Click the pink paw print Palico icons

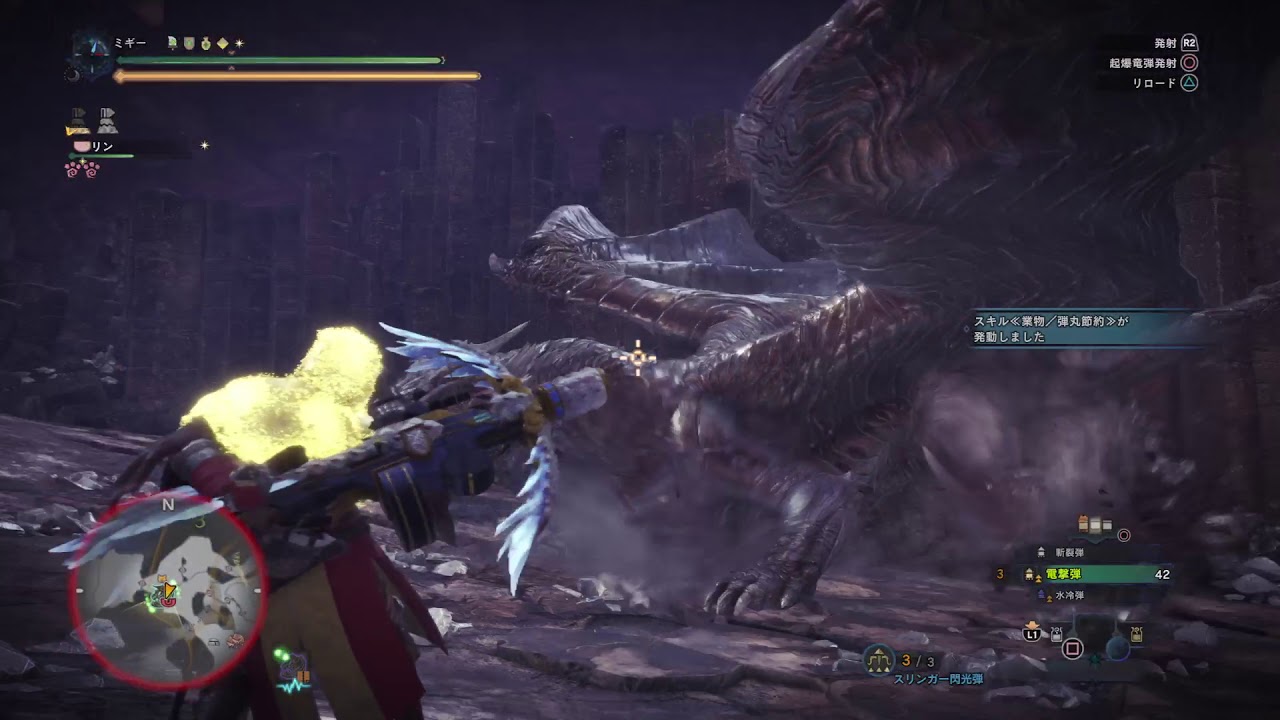tap(82, 168)
